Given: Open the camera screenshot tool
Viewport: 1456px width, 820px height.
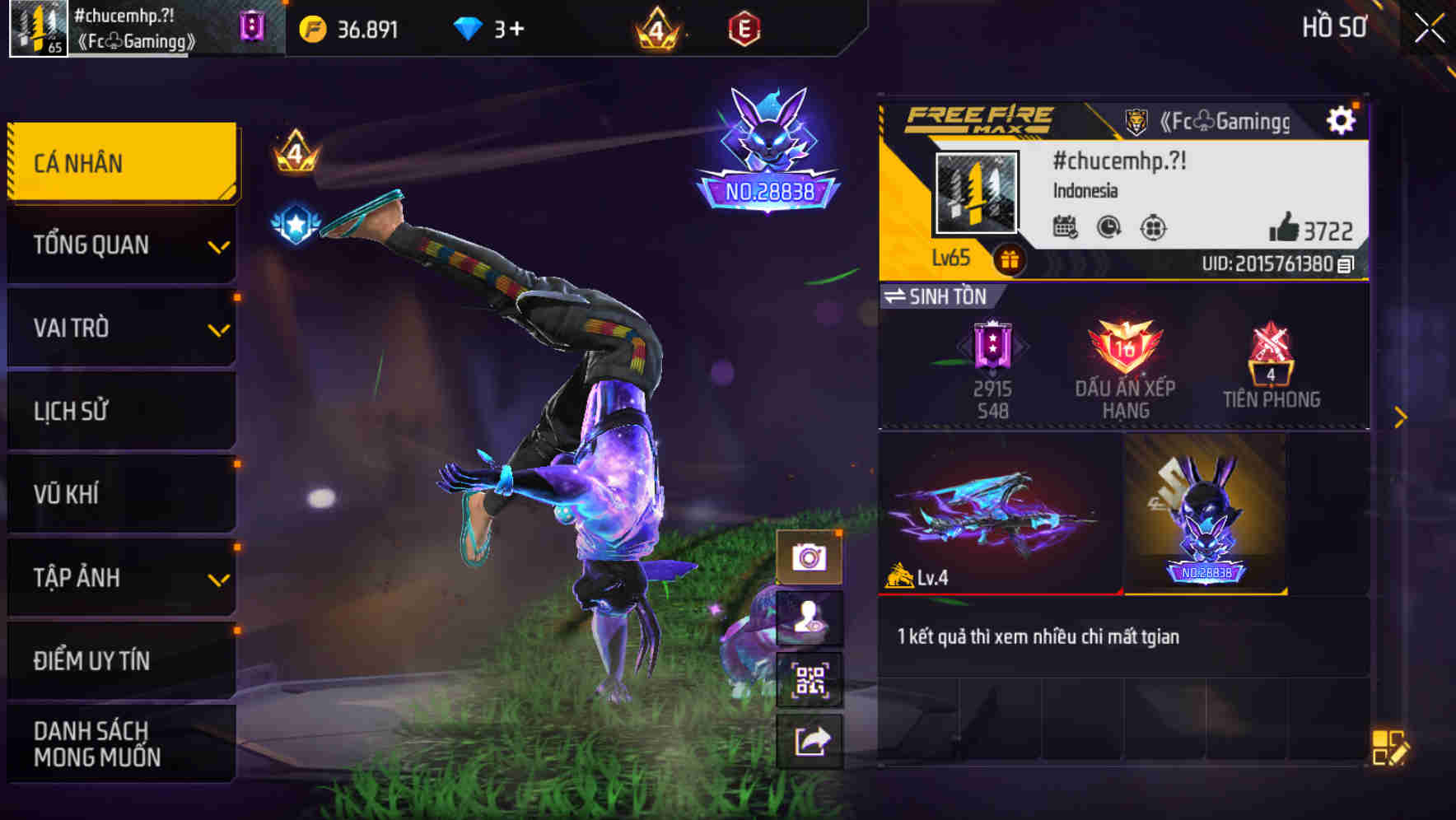Looking at the screenshot, I should pyautogui.click(x=810, y=555).
